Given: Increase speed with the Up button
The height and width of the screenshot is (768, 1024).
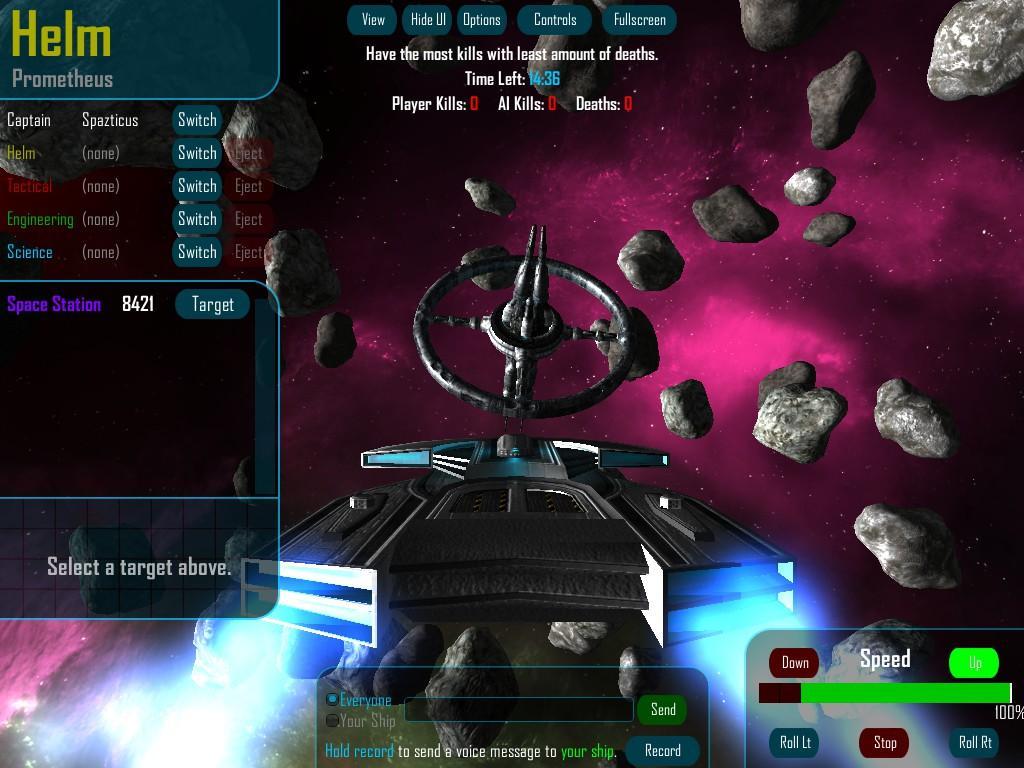Looking at the screenshot, I should tap(974, 662).
